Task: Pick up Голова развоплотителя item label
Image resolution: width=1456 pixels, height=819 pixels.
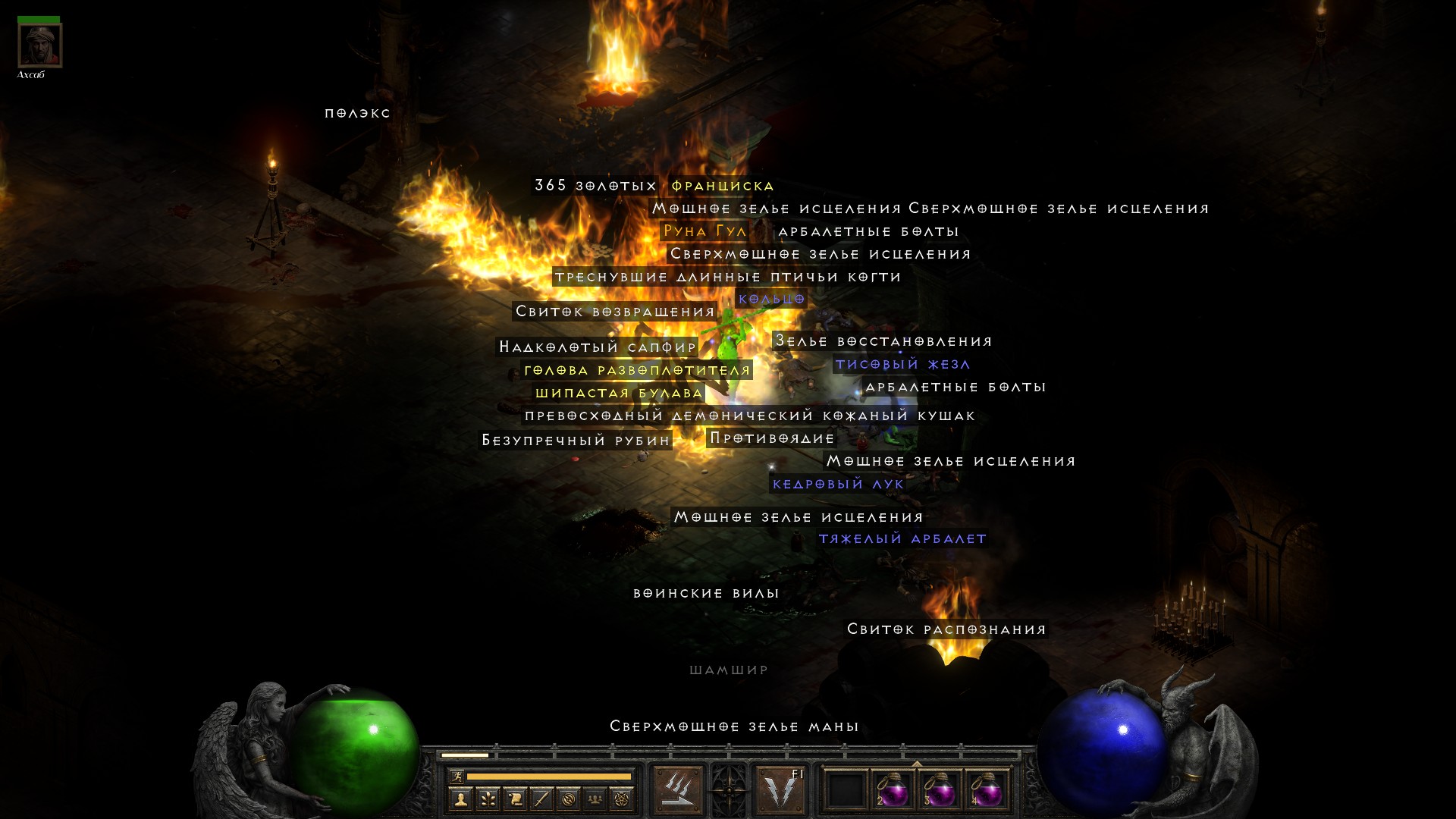Action: coord(637,371)
